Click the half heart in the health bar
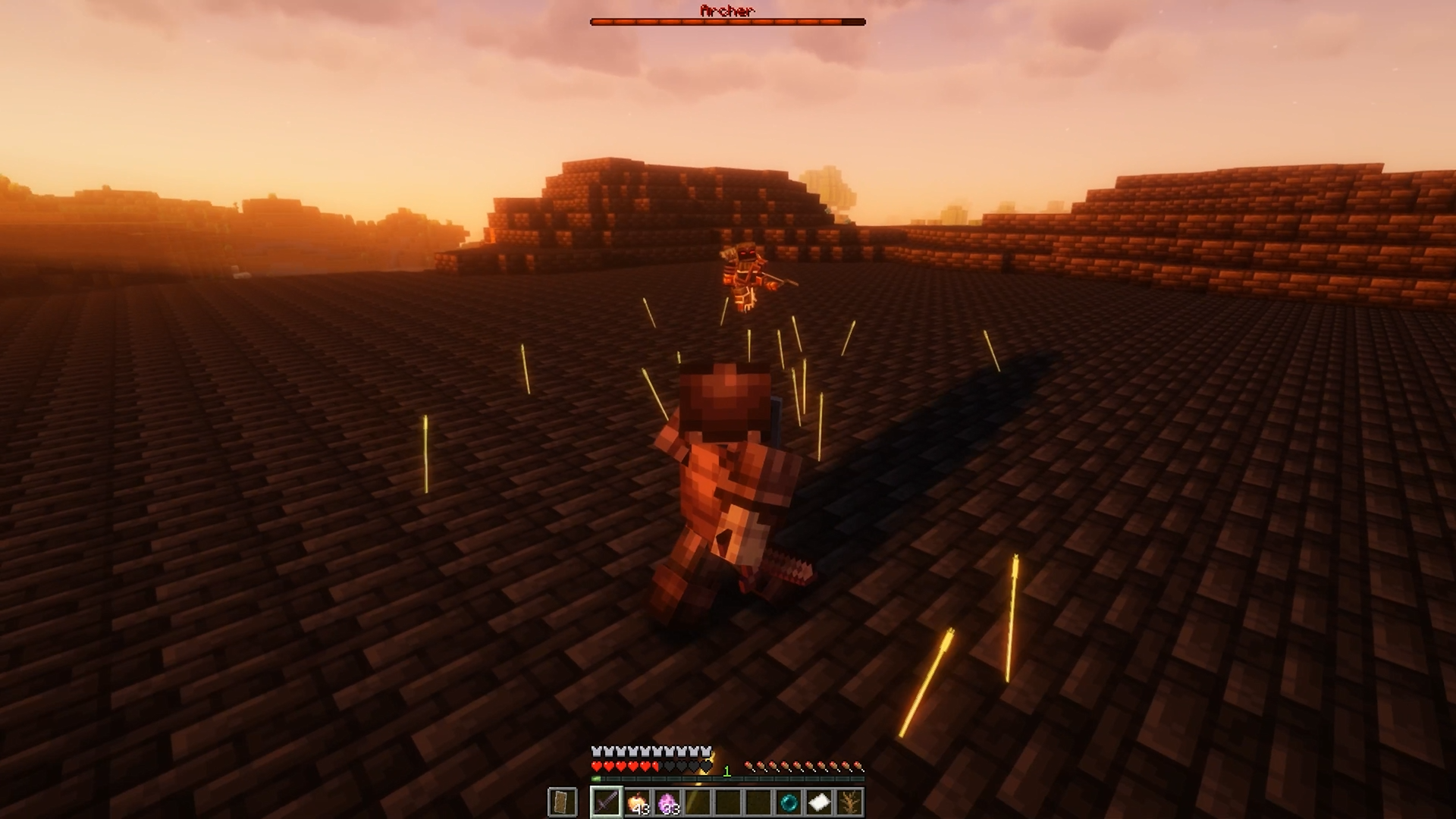 tap(655, 766)
